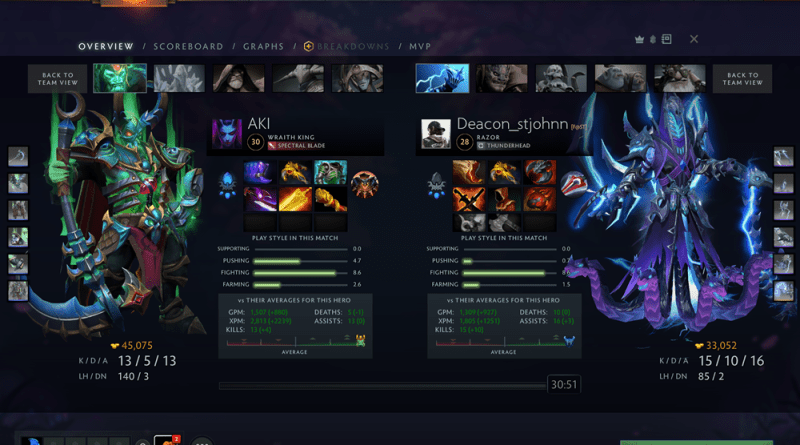Open the Graphs tab
Viewport: 800px width, 445px height.
(x=264, y=46)
